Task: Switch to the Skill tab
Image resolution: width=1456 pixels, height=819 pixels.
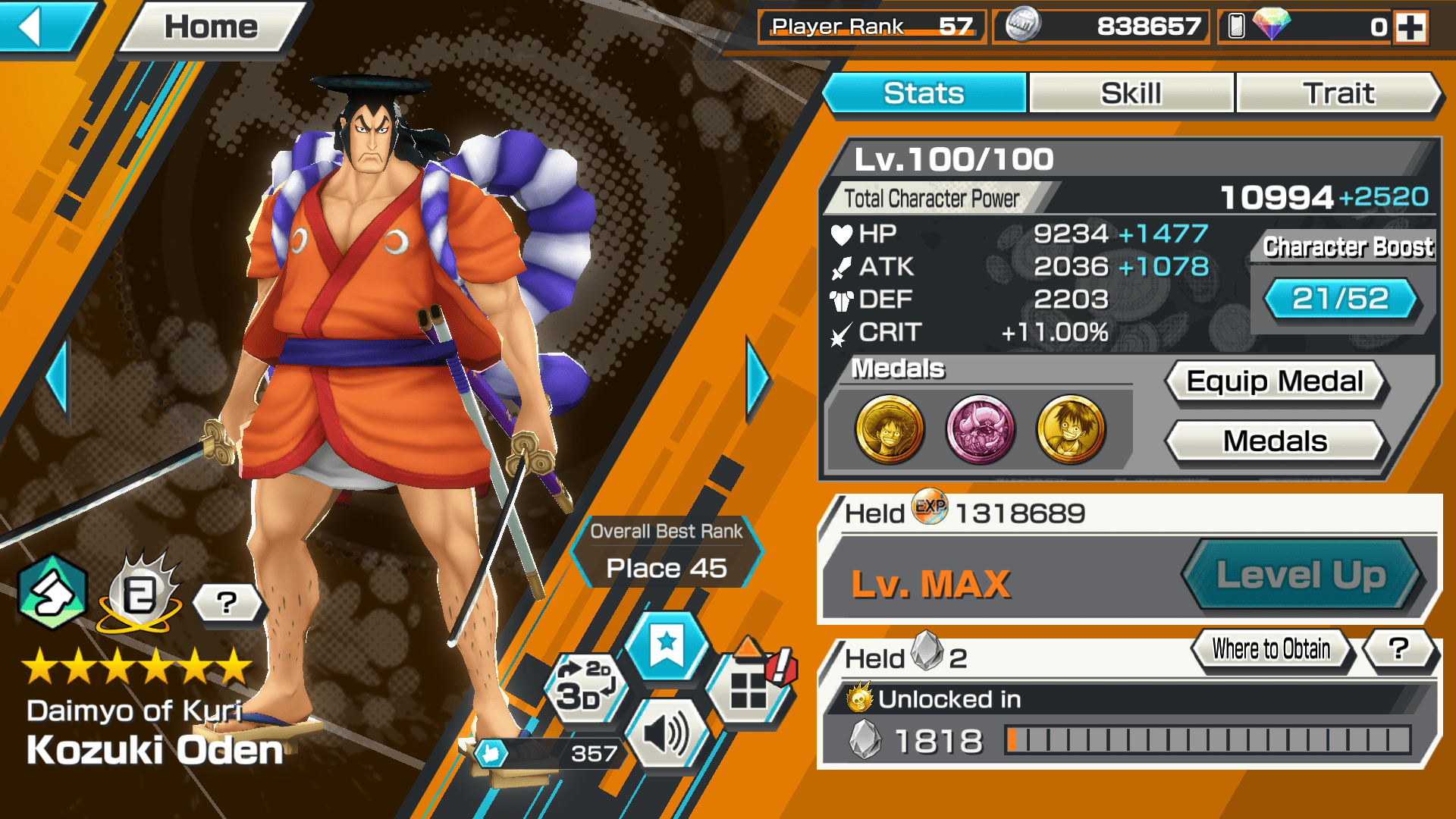Action: pyautogui.click(x=1131, y=93)
